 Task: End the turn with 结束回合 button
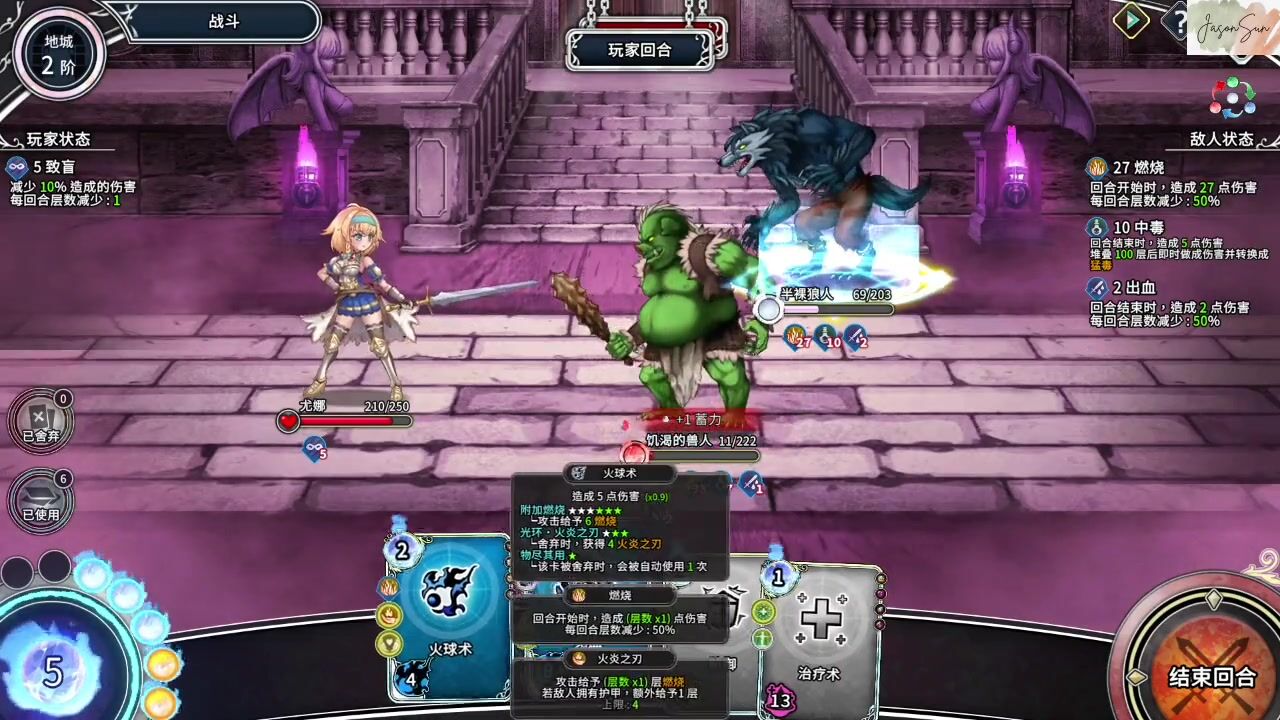pos(1212,676)
